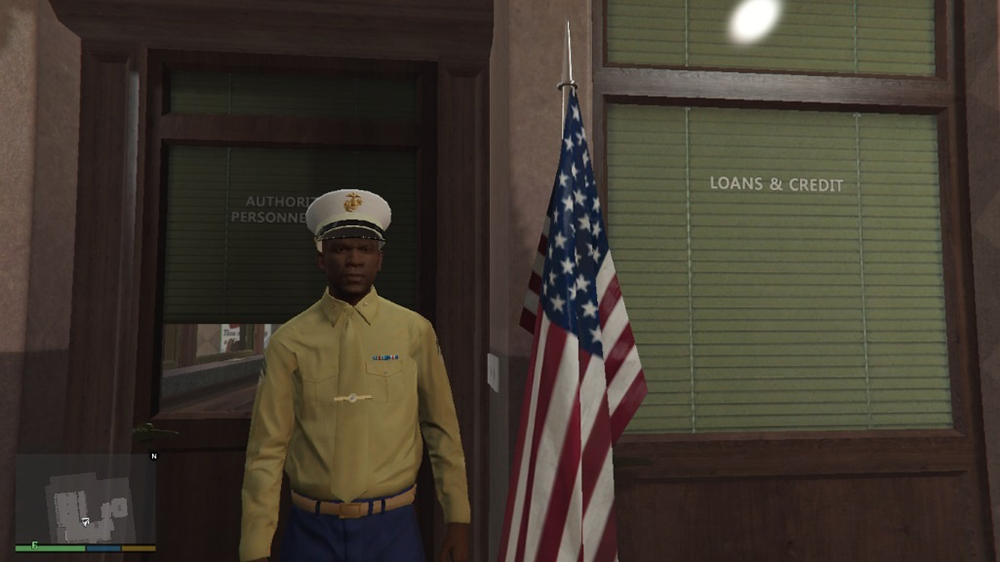Click the minimap radar
This screenshot has height=562, width=1000.
click(x=85, y=499)
